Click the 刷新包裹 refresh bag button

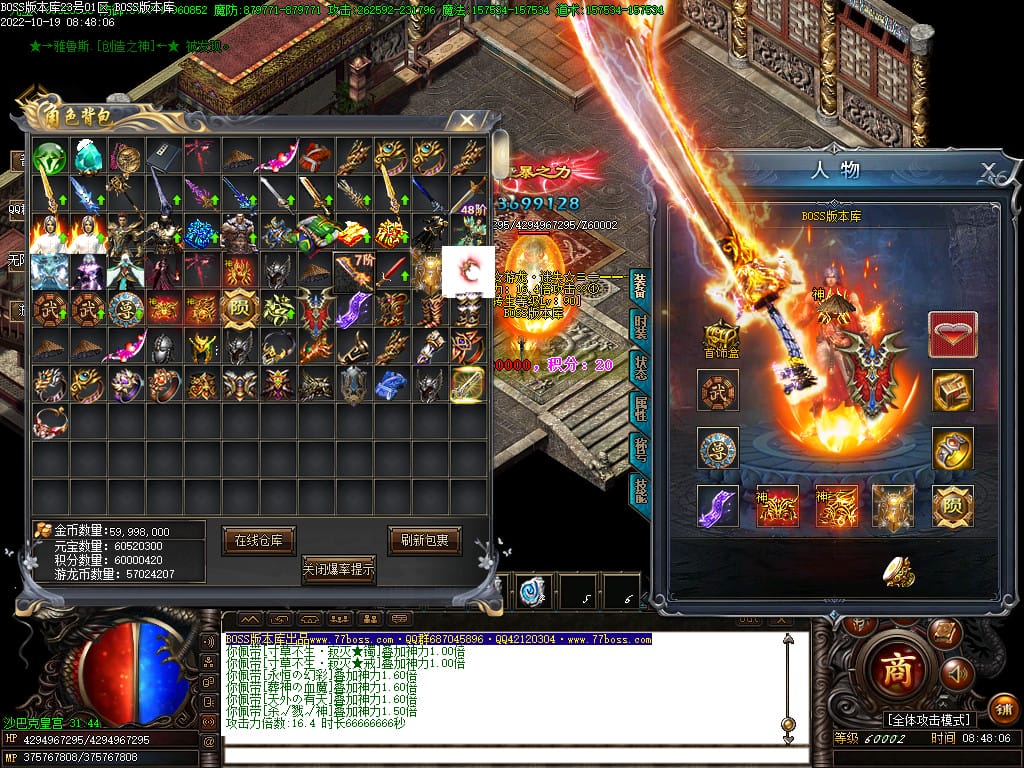(x=425, y=540)
